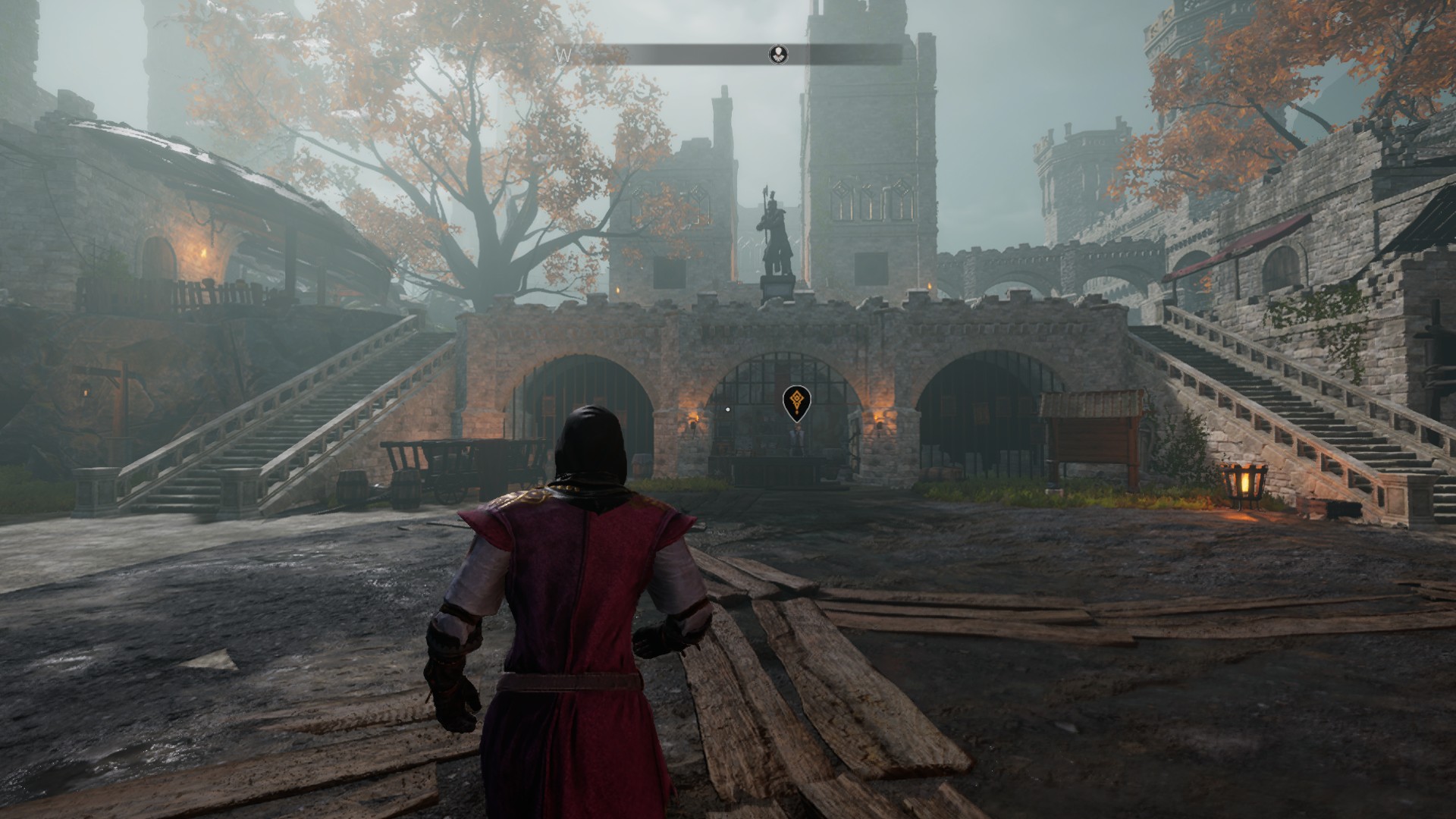Select the gold waypoint marker over the archway
This screenshot has height=819, width=1456.
[795, 401]
